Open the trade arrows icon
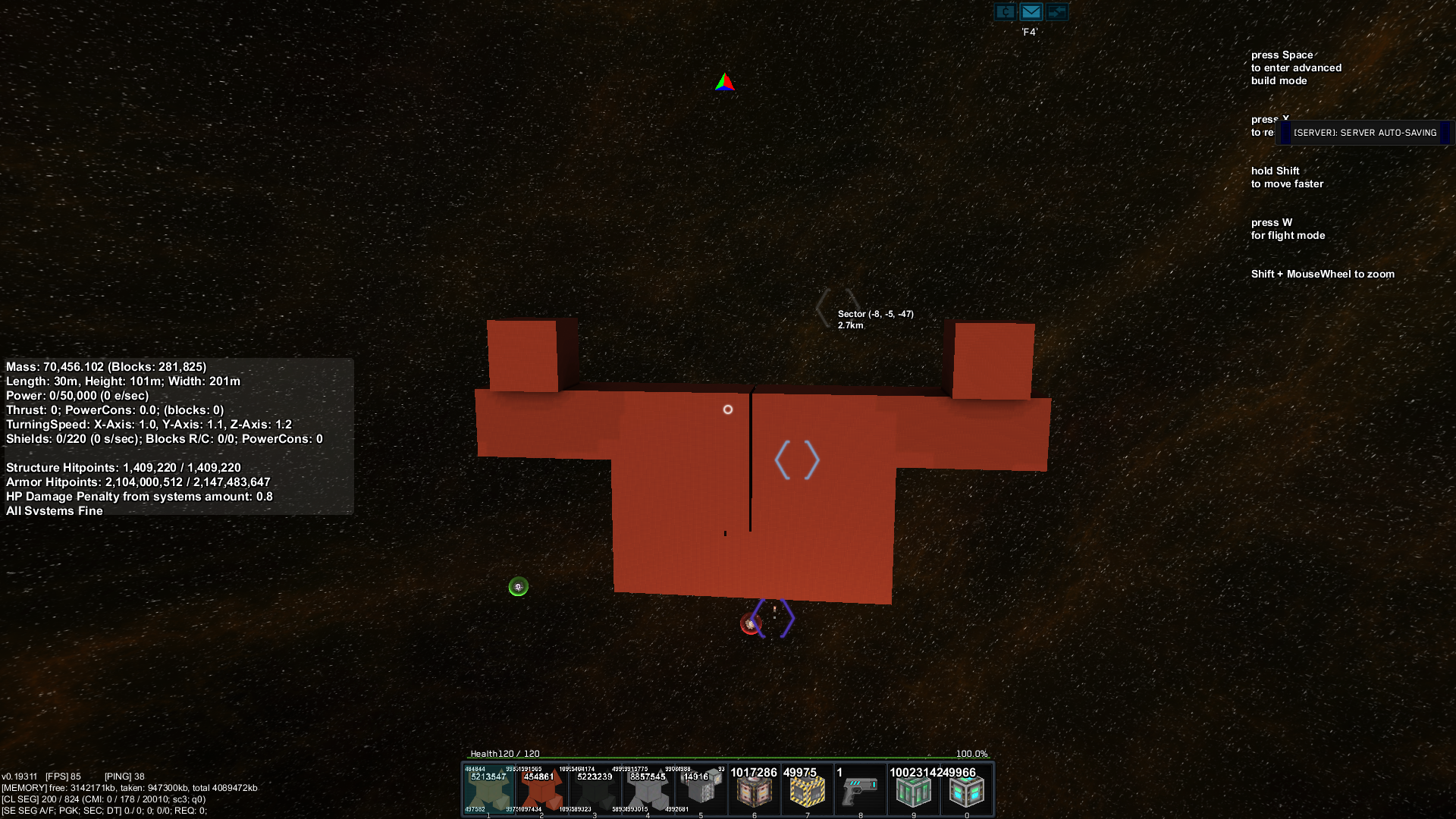This screenshot has width=1456, height=819. [x=1056, y=11]
